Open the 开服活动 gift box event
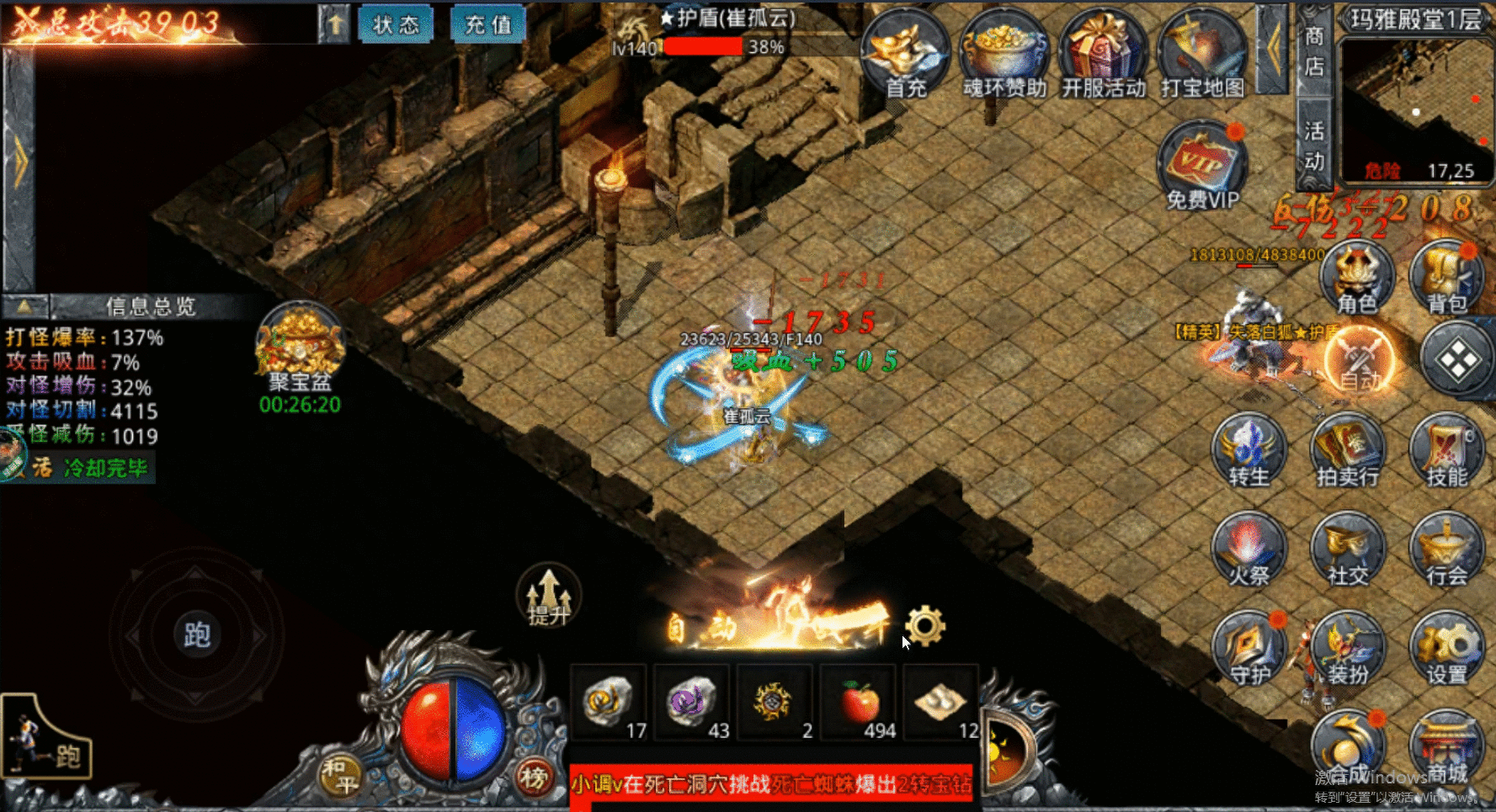The image size is (1496, 812). pyautogui.click(x=1103, y=54)
